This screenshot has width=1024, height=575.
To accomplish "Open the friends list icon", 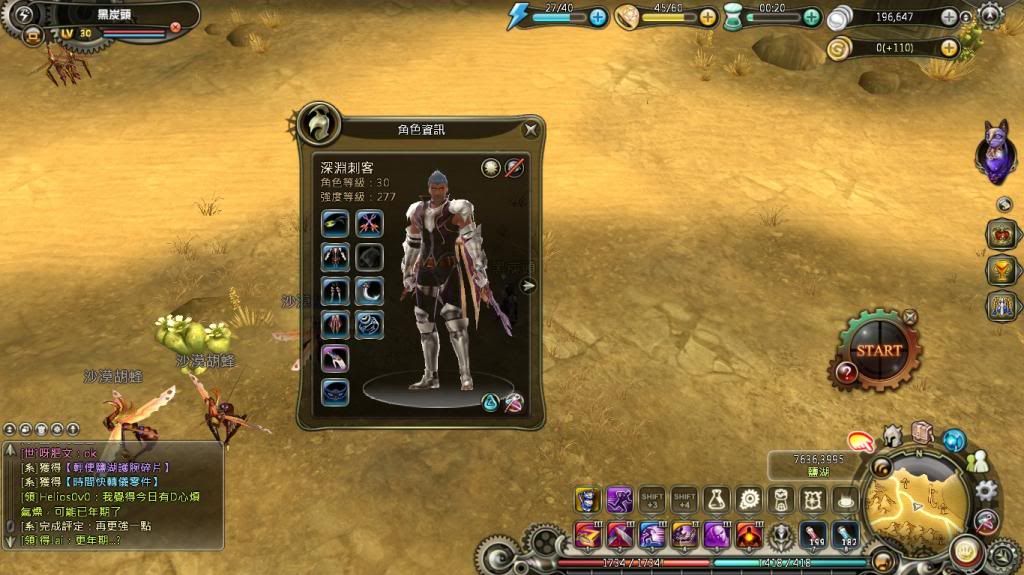I will (x=977, y=462).
